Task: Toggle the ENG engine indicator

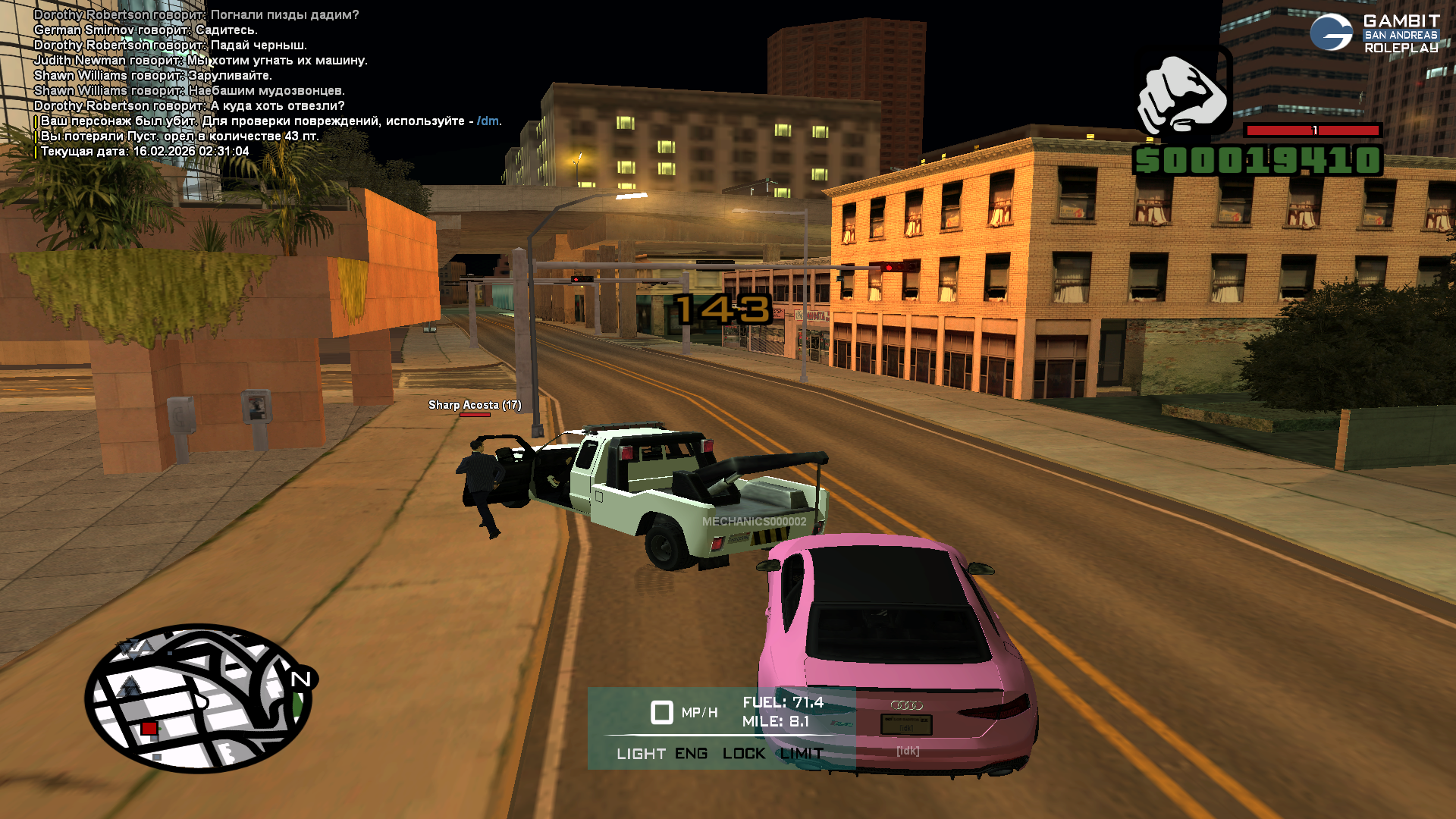Action: [691, 754]
